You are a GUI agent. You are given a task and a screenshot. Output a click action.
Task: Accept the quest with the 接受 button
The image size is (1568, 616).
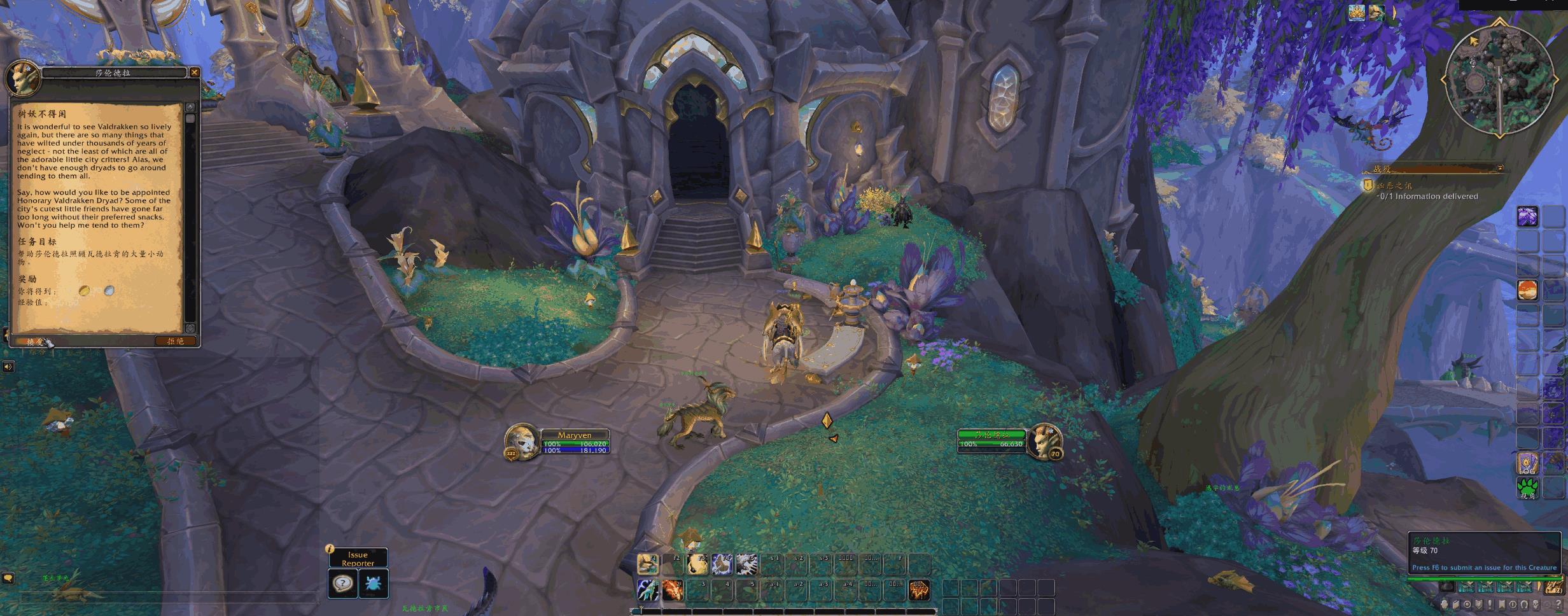pos(35,342)
